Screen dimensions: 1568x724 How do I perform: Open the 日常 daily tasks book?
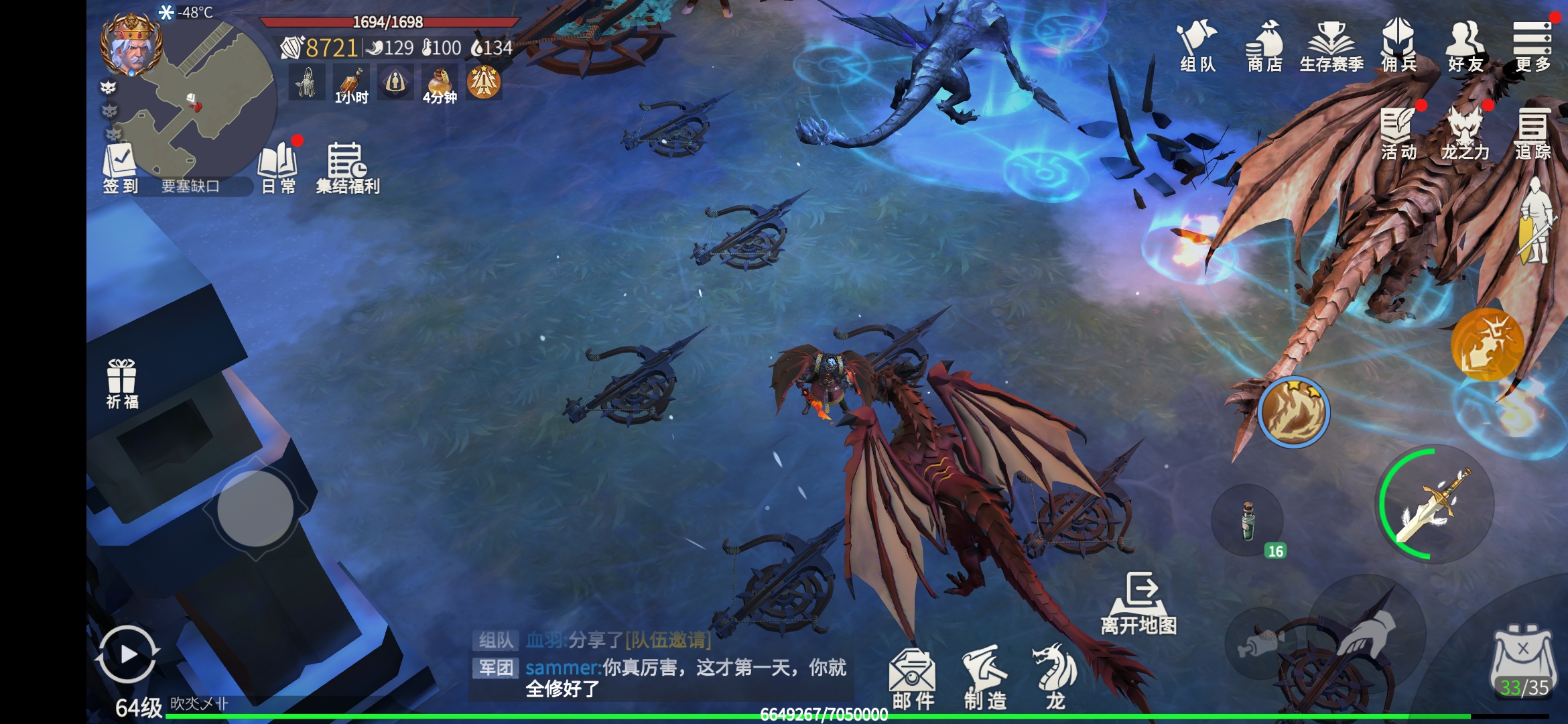click(x=278, y=168)
